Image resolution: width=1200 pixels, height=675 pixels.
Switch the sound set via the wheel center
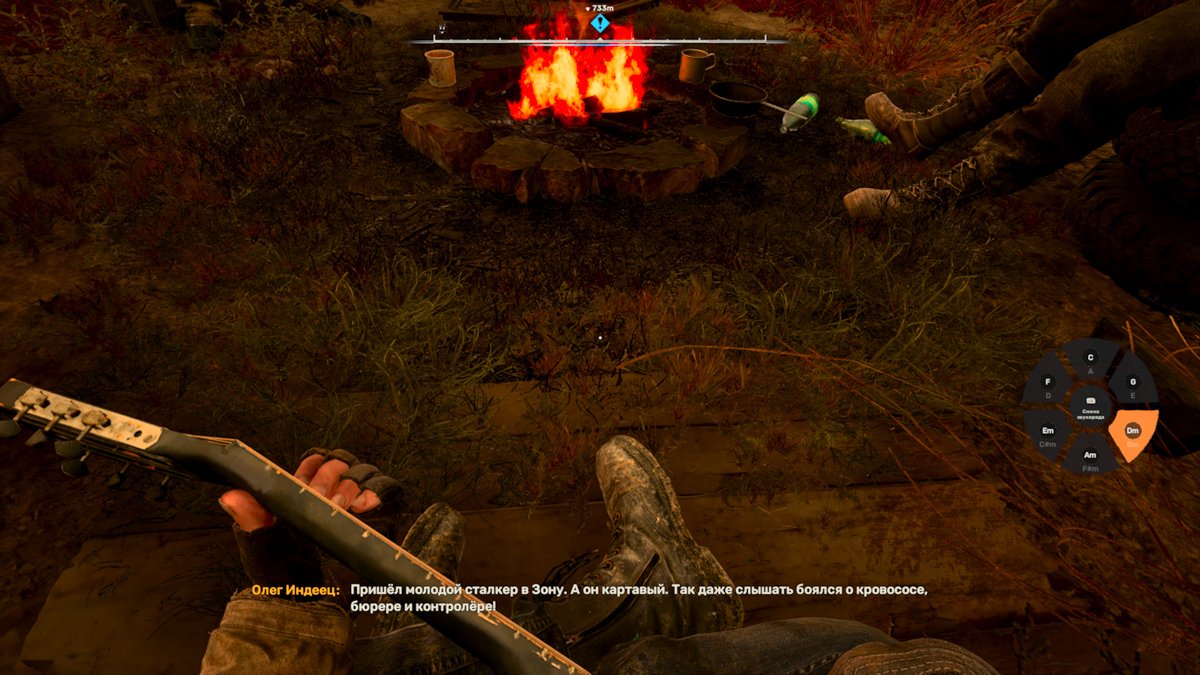pyautogui.click(x=1090, y=409)
